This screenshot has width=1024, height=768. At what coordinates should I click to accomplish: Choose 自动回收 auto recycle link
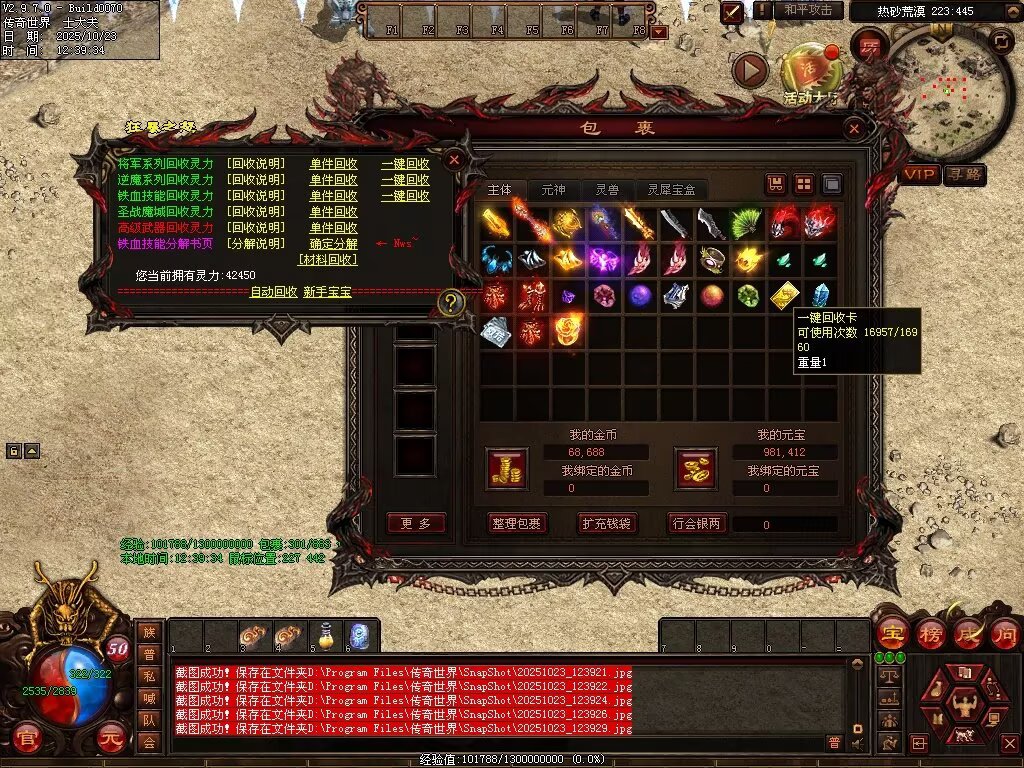coord(273,292)
